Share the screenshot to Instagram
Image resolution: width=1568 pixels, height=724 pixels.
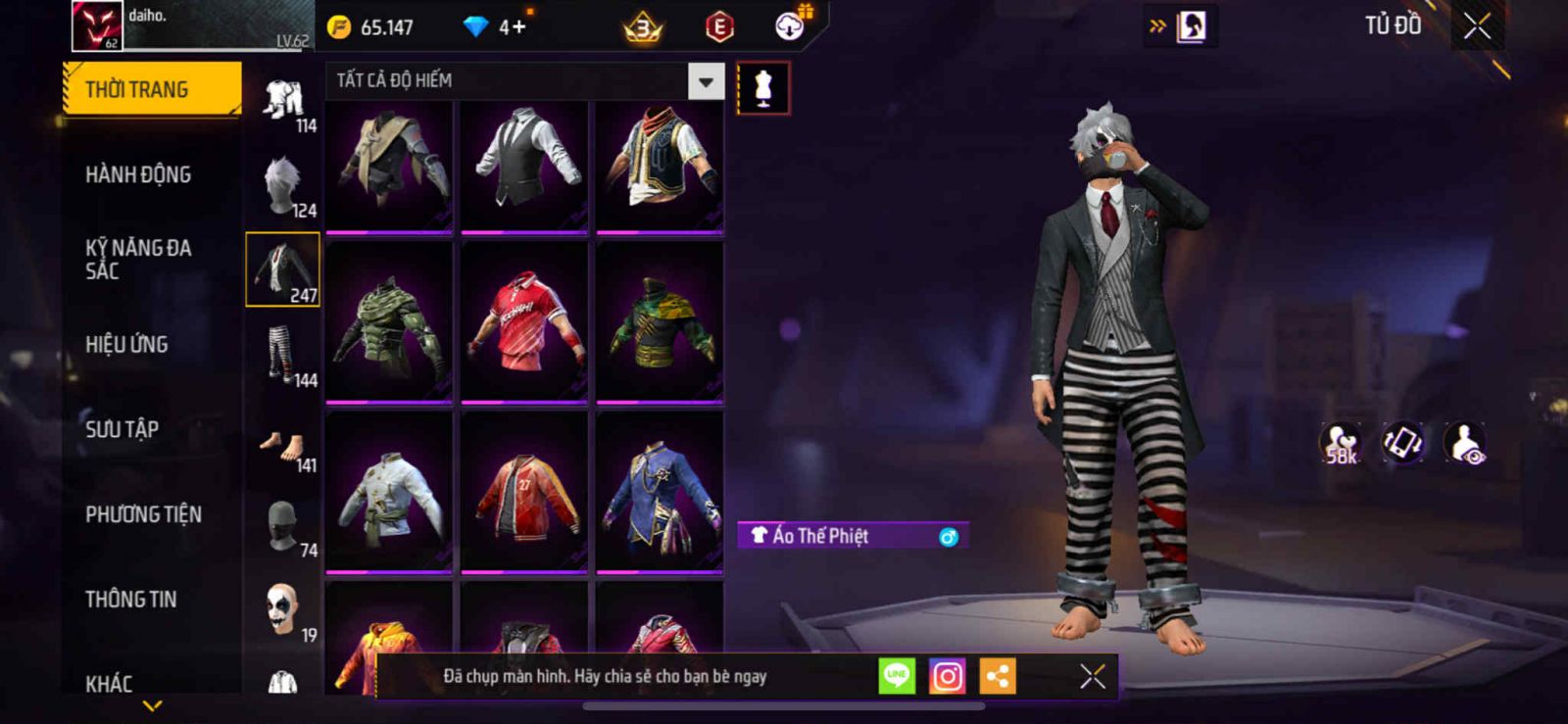click(x=947, y=676)
